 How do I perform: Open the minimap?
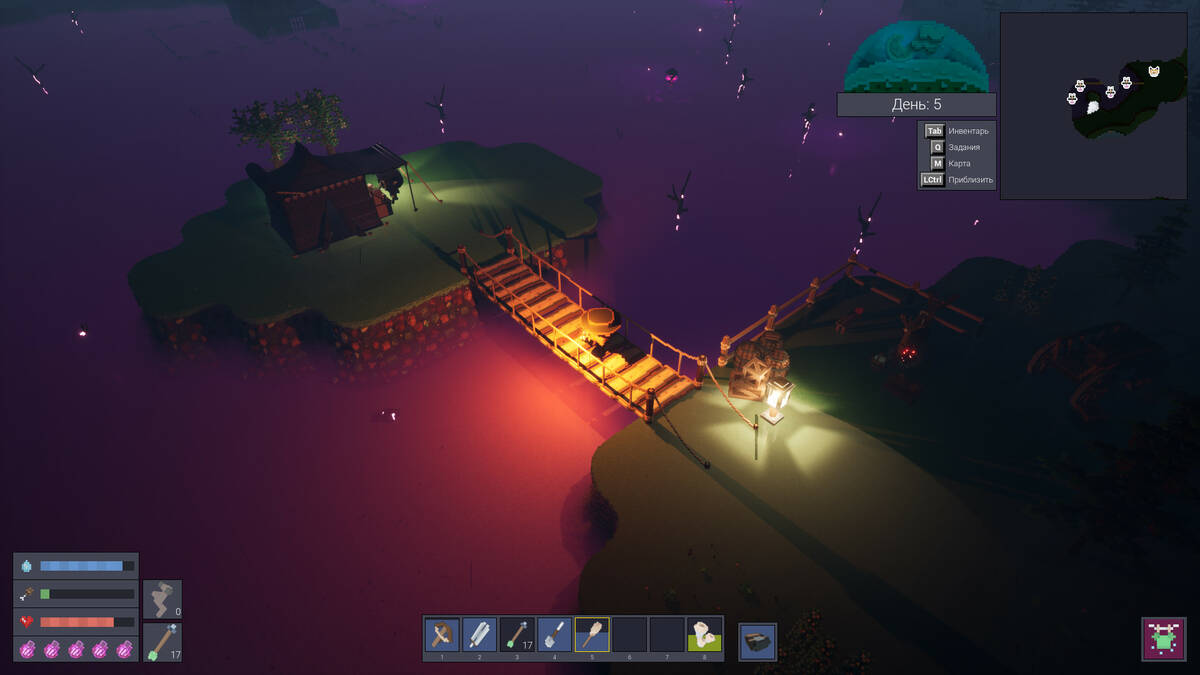tap(1093, 106)
